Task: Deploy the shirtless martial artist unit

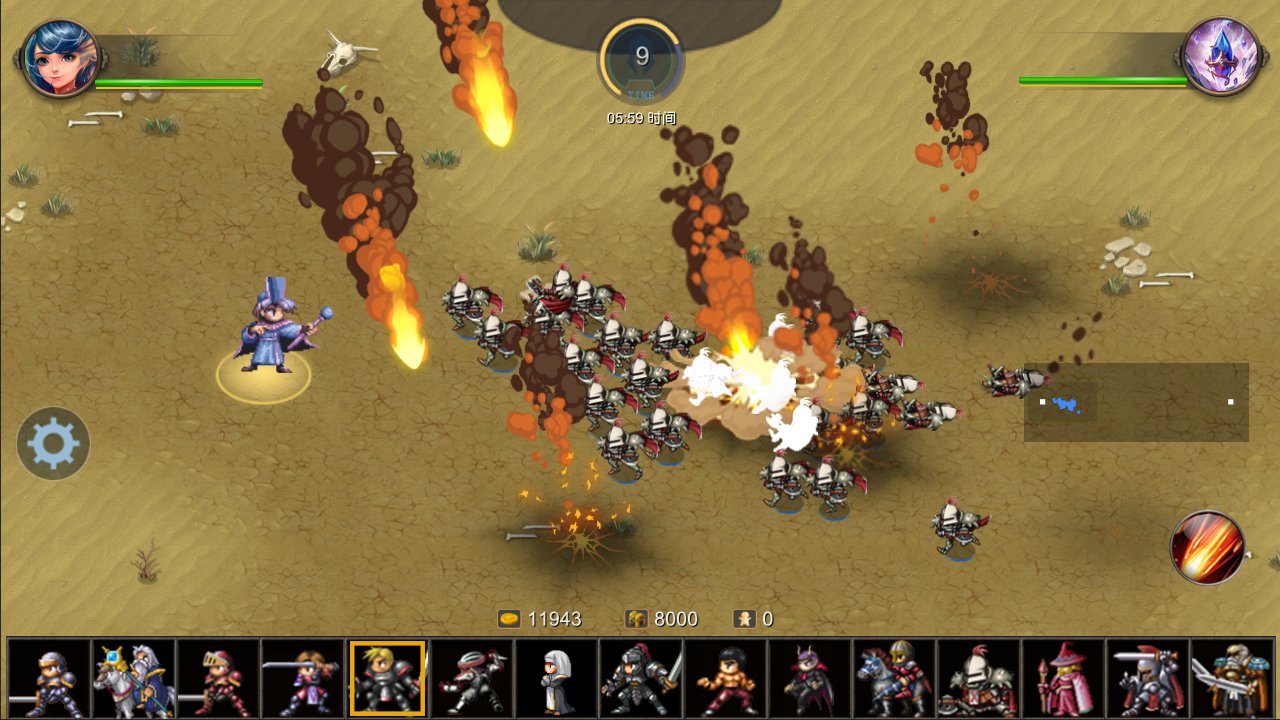Action: point(725,679)
